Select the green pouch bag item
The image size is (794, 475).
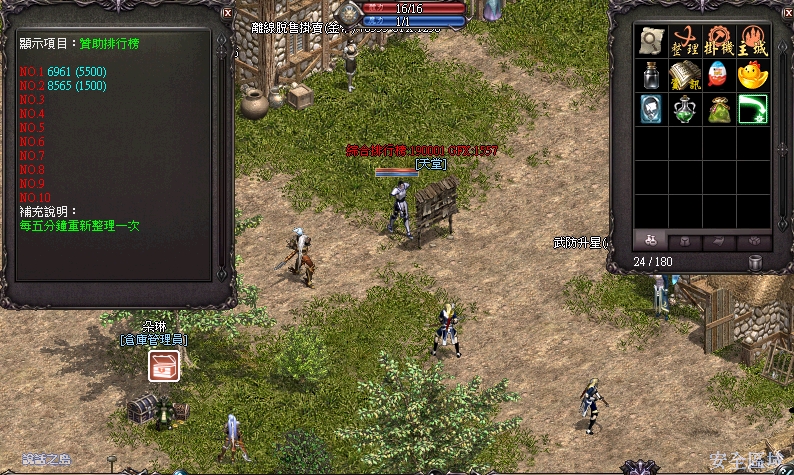(719, 109)
